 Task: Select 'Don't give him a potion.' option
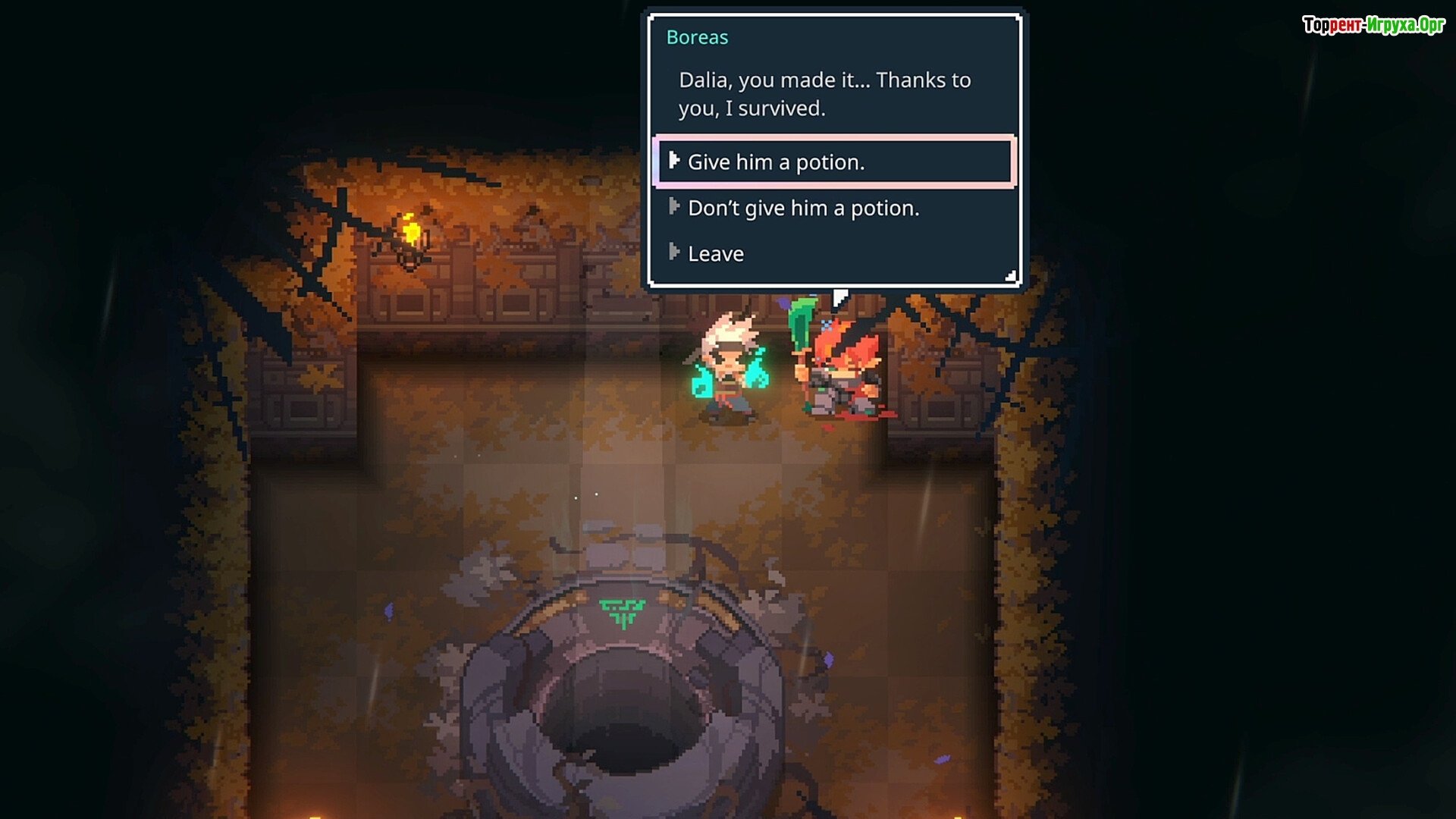coord(803,209)
